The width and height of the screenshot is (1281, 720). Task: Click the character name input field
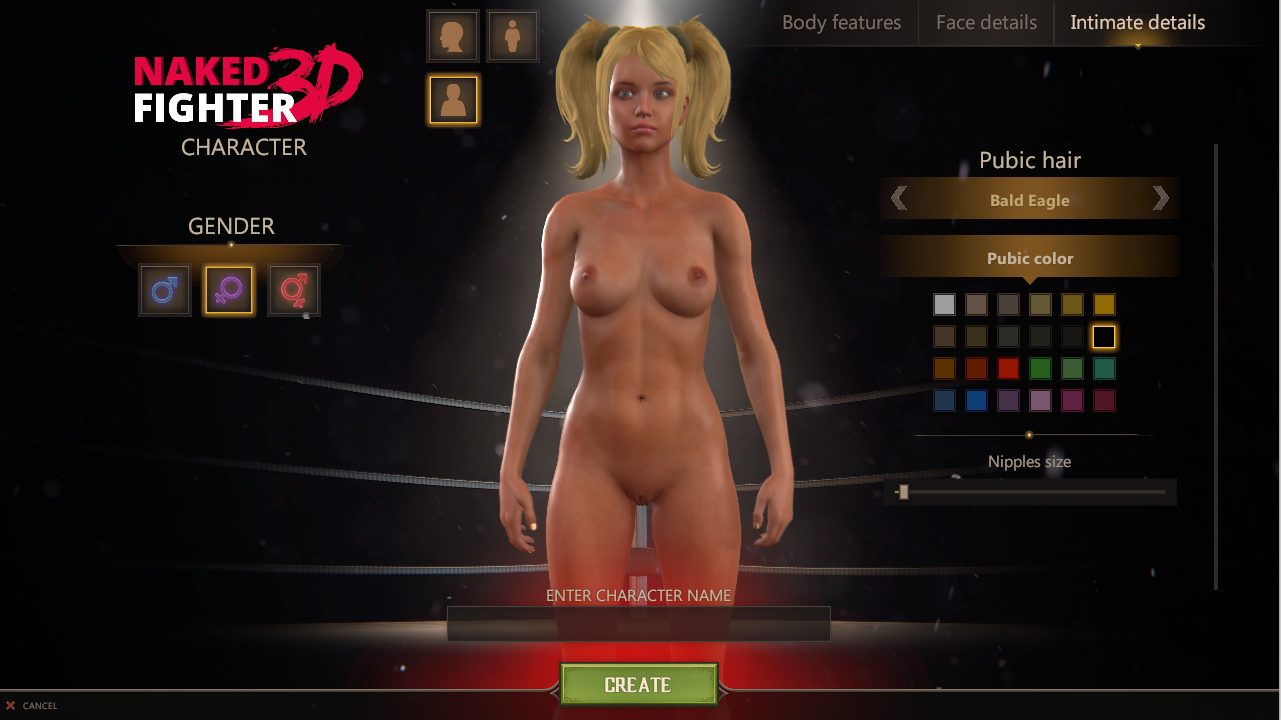(x=638, y=623)
